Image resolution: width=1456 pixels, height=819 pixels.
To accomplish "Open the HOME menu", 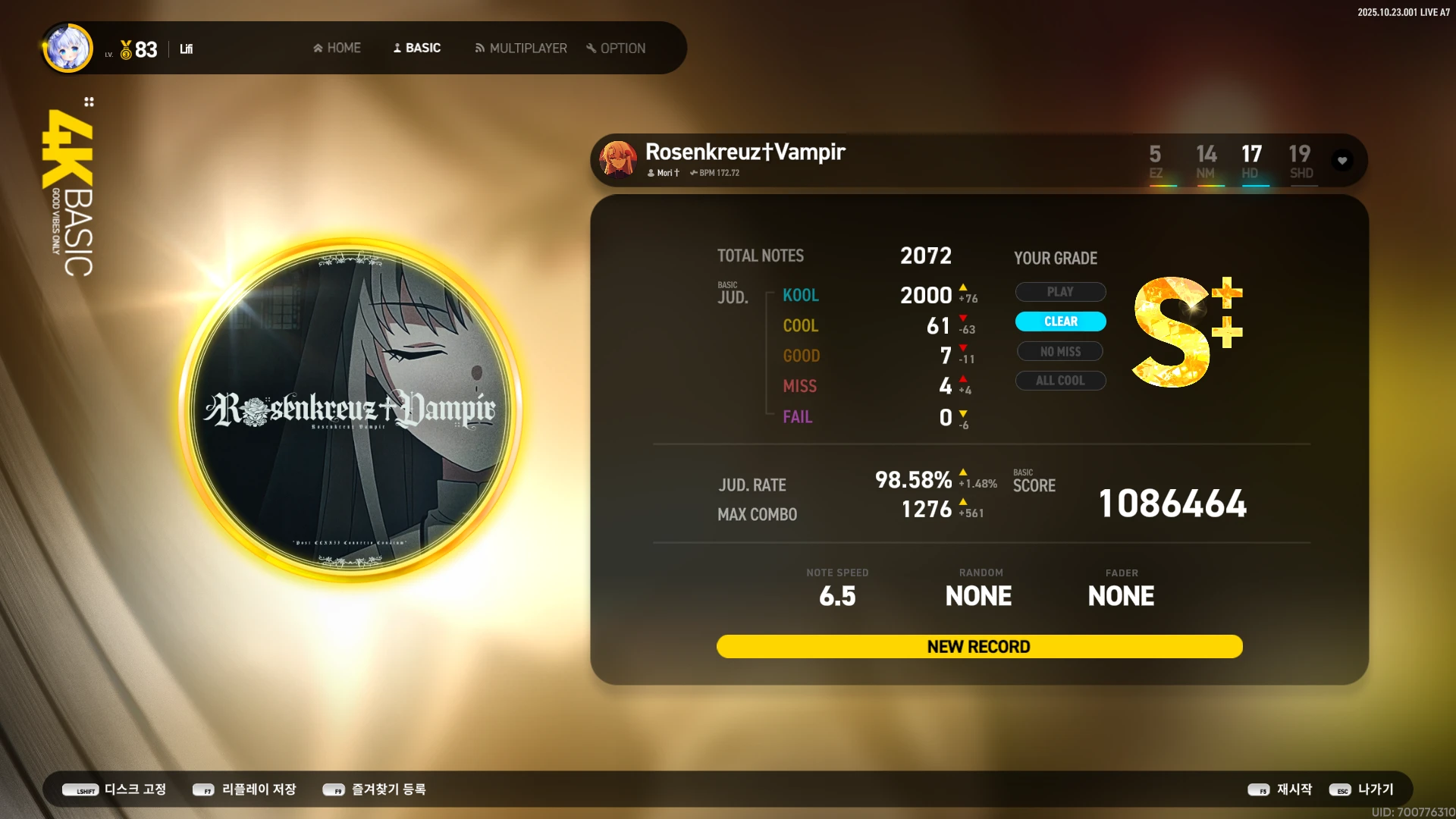I will point(337,48).
